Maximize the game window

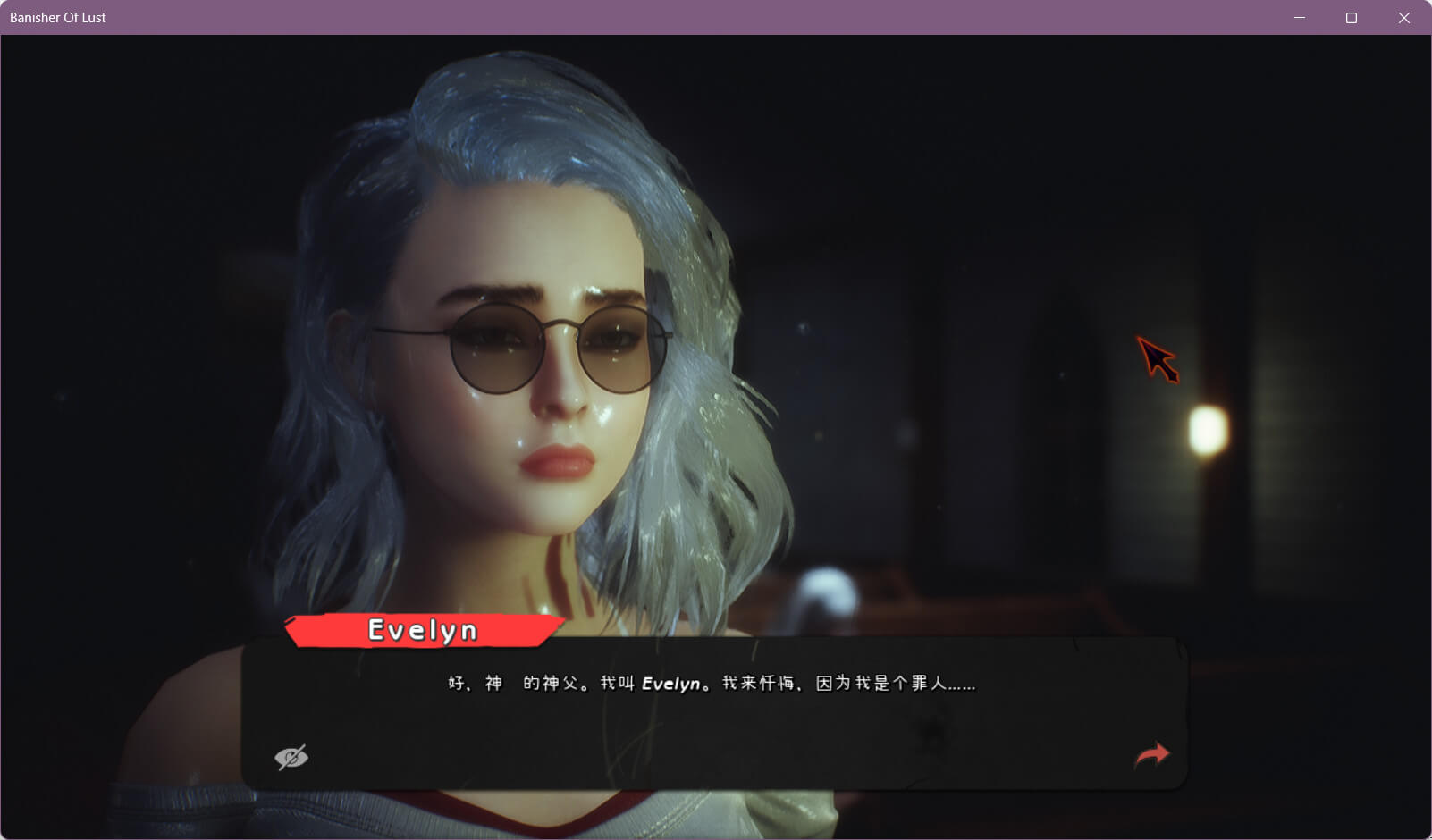coord(1352,18)
